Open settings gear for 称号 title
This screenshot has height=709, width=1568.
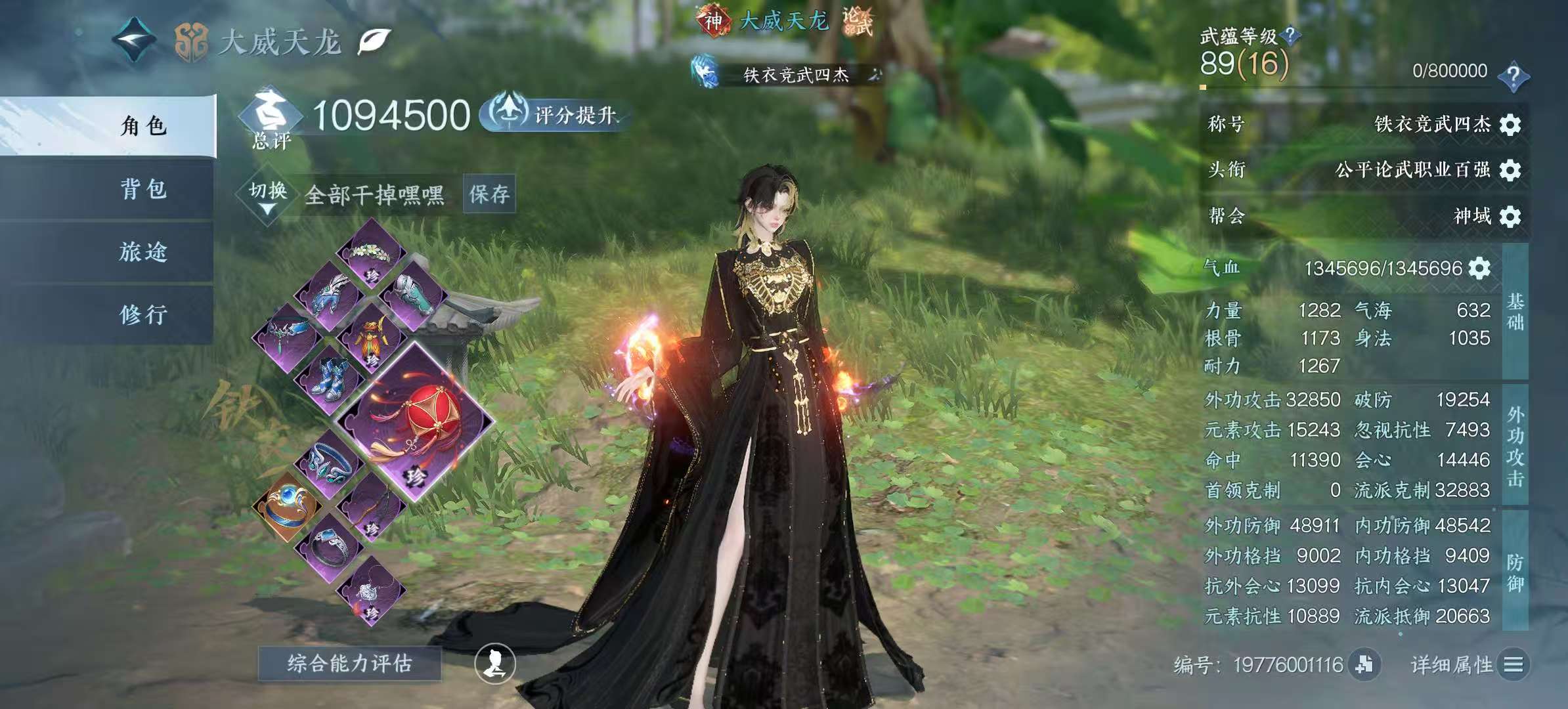[1510, 125]
